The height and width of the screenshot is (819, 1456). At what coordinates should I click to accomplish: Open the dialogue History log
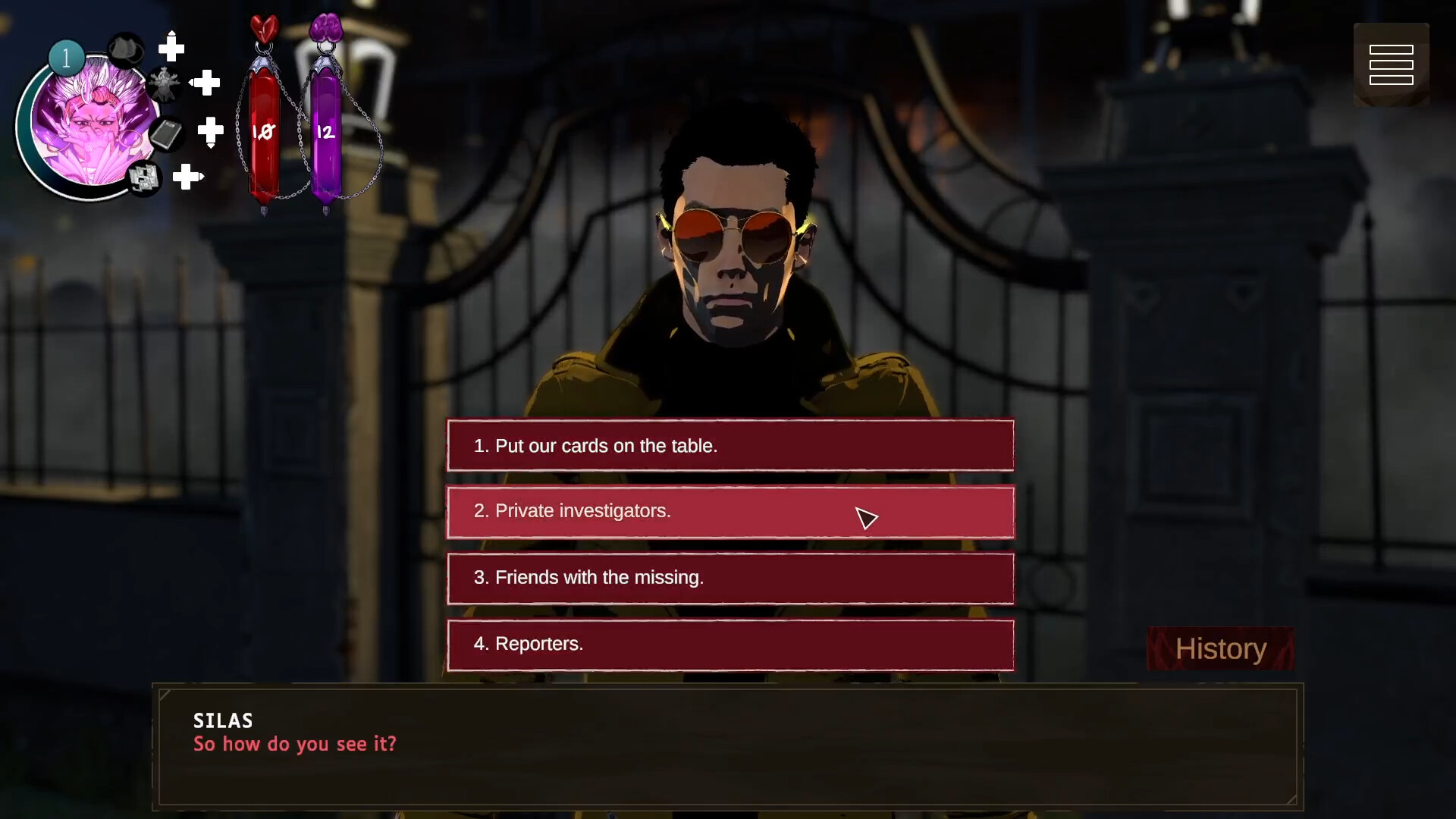pyautogui.click(x=1220, y=648)
